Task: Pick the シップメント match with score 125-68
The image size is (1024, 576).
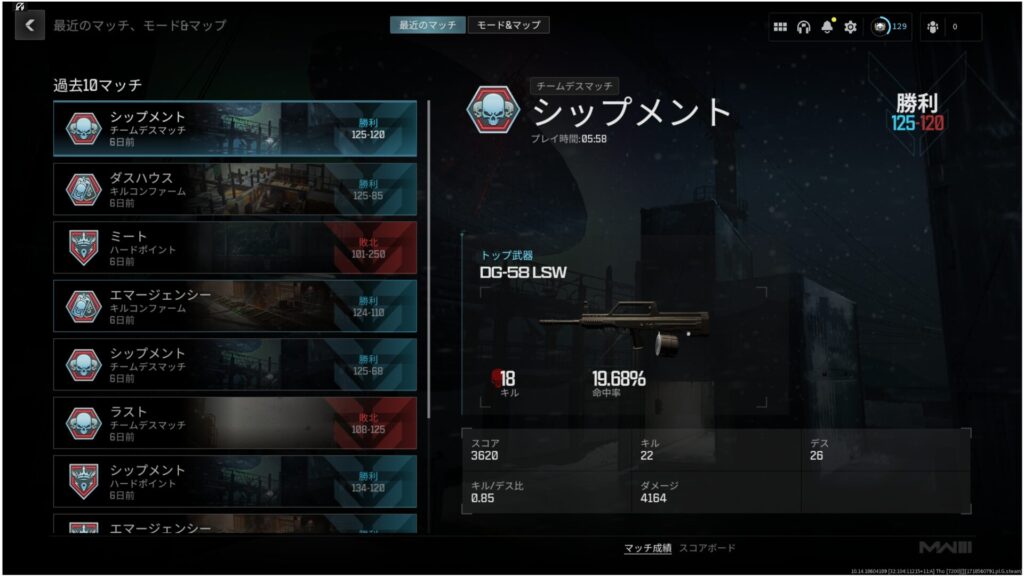Action: tap(235, 364)
